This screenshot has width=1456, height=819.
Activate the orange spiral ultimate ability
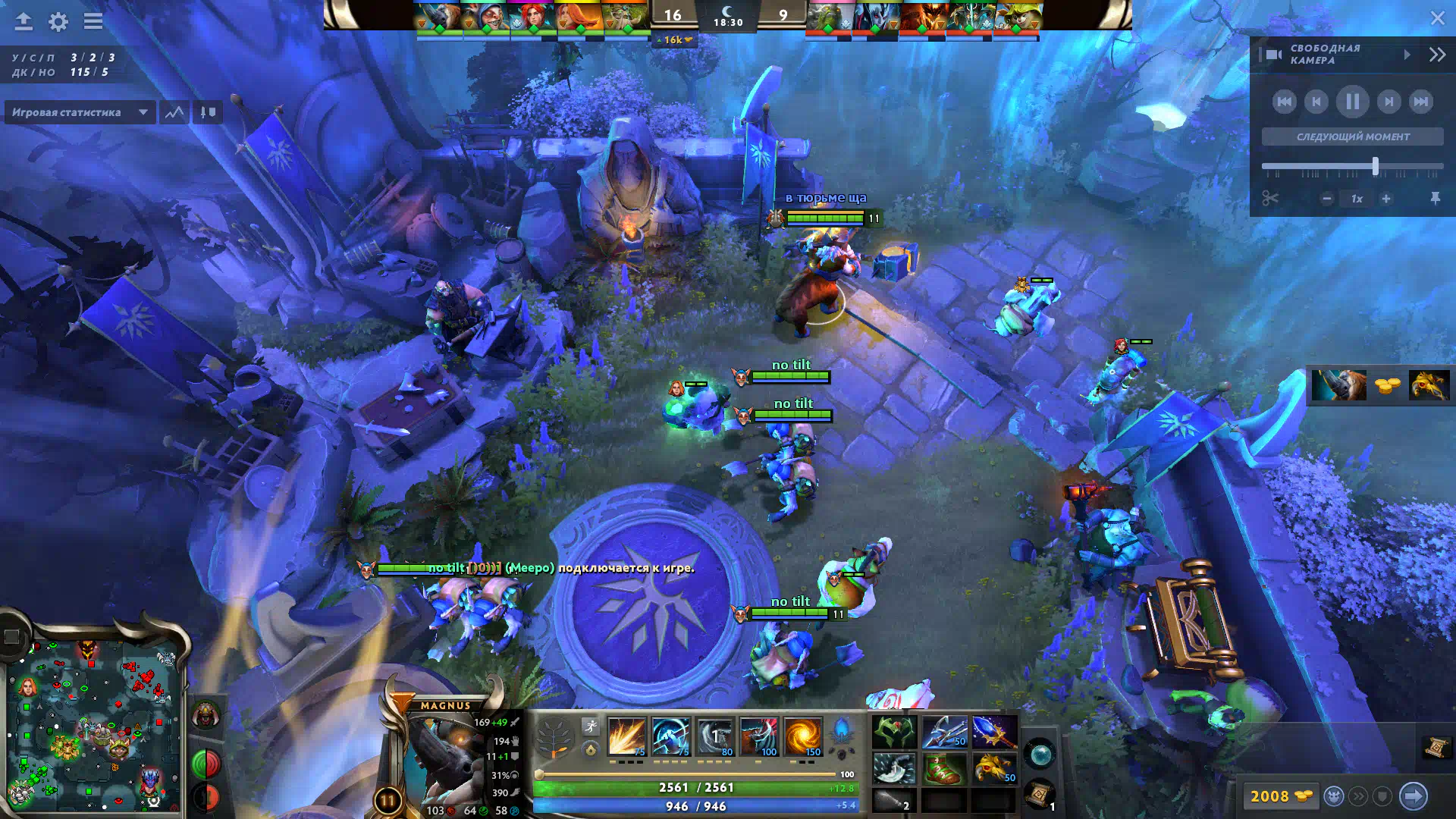click(x=803, y=736)
